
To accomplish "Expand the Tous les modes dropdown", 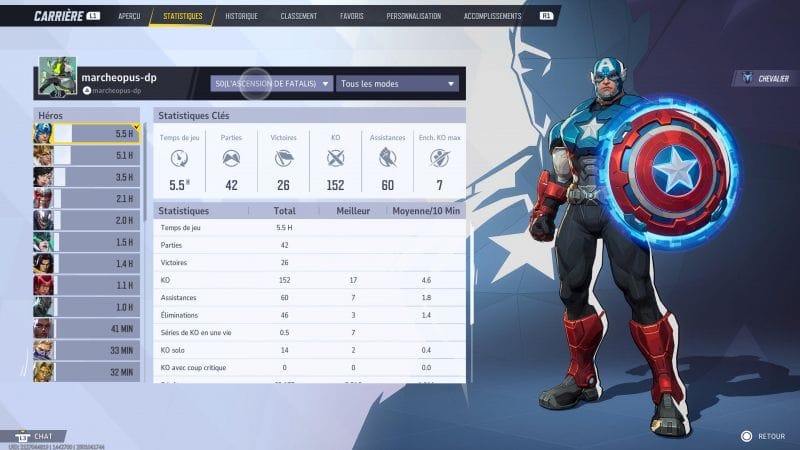I will (397, 84).
